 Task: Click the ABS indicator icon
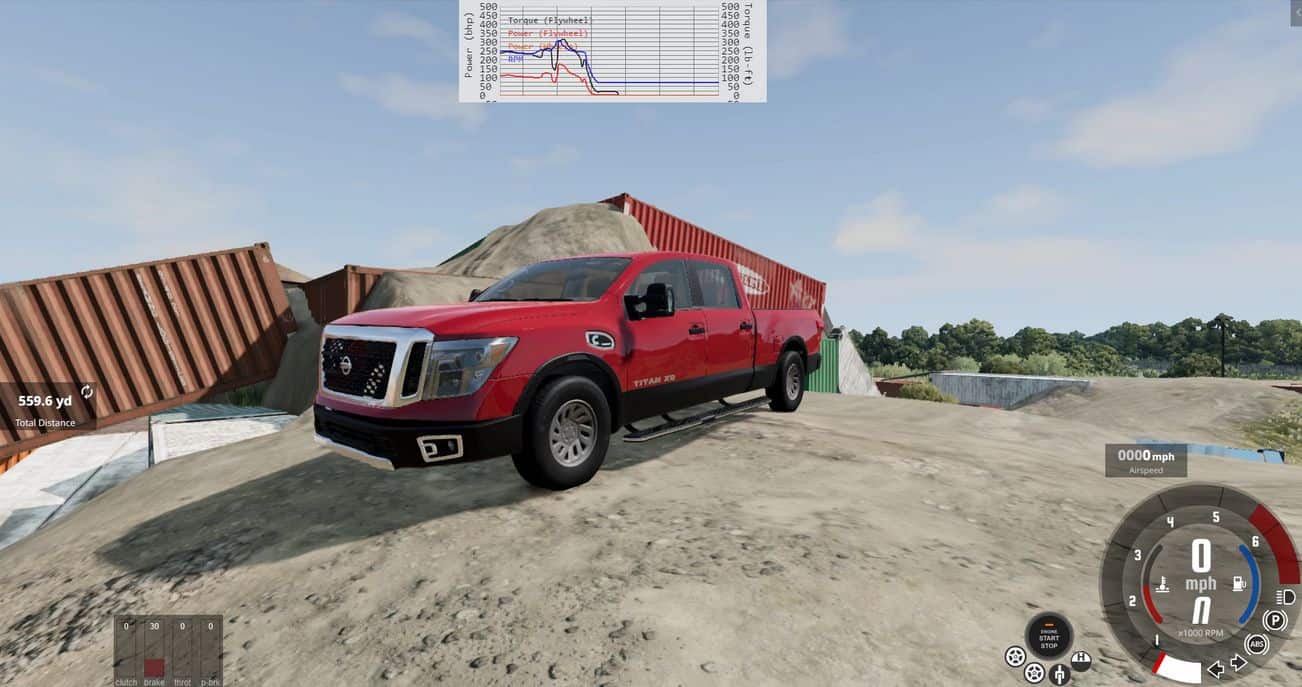coord(1257,644)
